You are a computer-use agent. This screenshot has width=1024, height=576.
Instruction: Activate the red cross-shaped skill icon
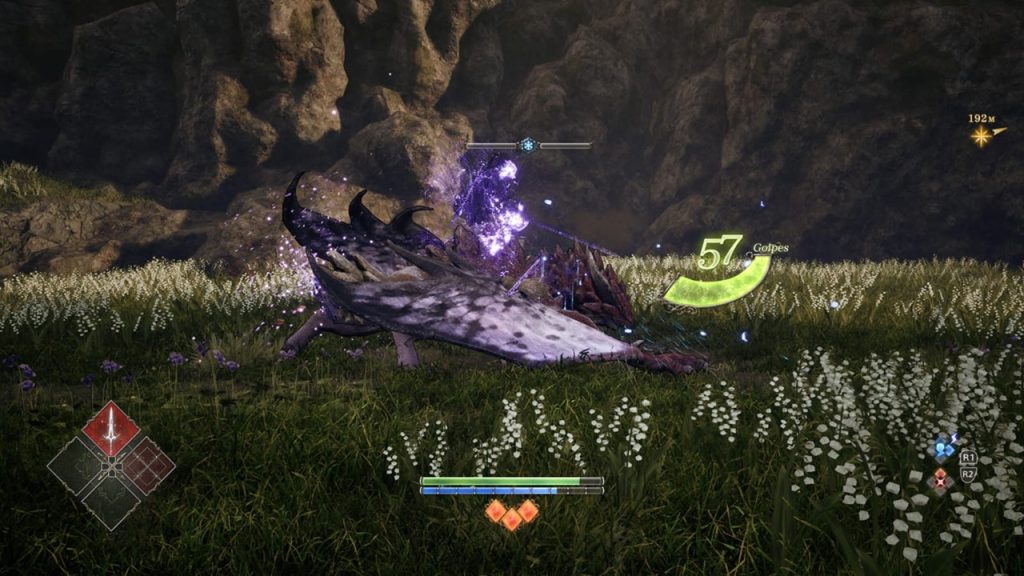[940, 480]
